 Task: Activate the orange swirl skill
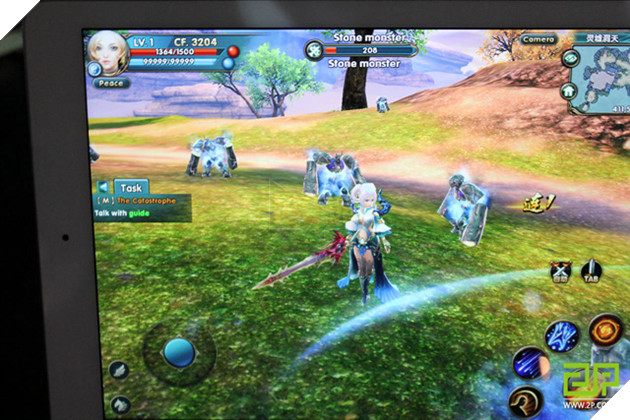coord(607,327)
